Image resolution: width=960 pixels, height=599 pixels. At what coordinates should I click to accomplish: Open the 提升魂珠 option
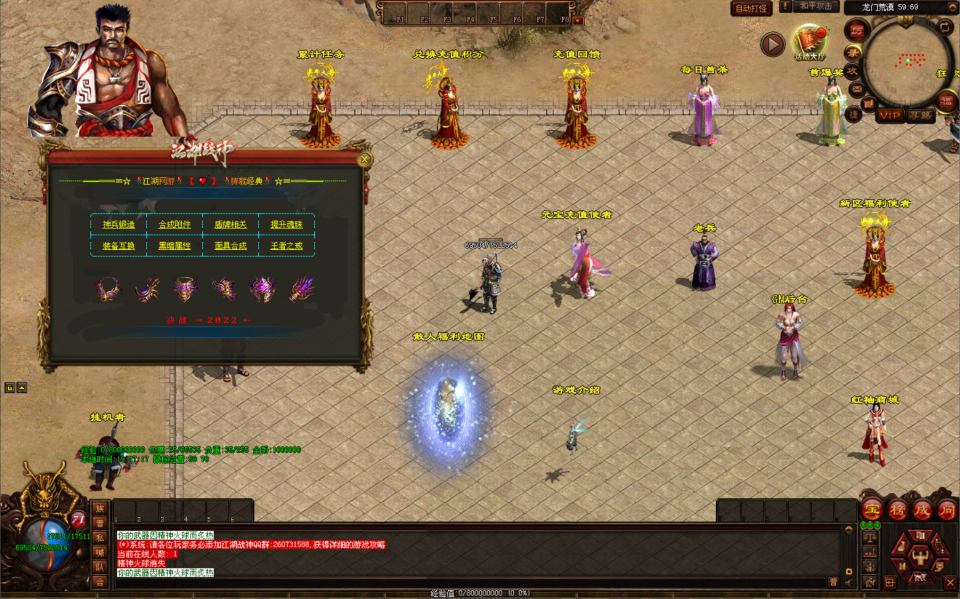click(x=285, y=224)
